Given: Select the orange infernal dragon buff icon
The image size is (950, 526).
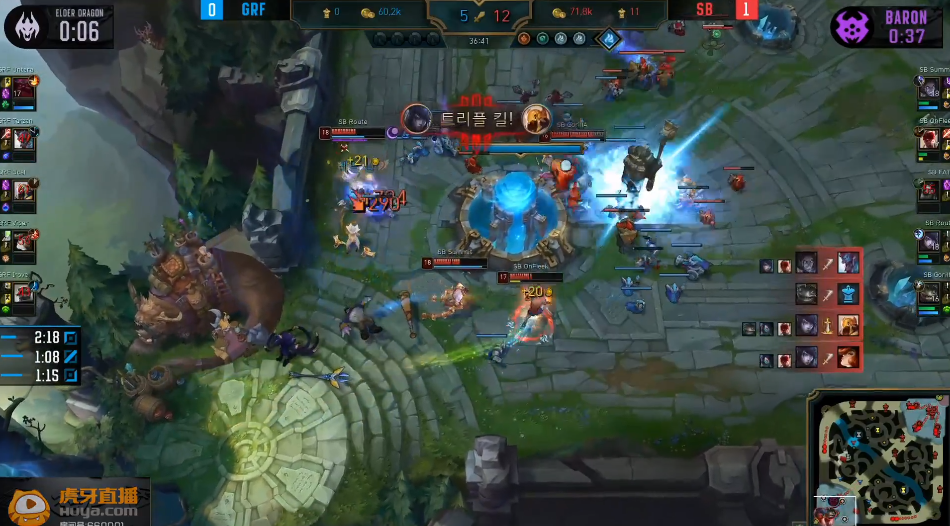Looking at the screenshot, I should 523,39.
